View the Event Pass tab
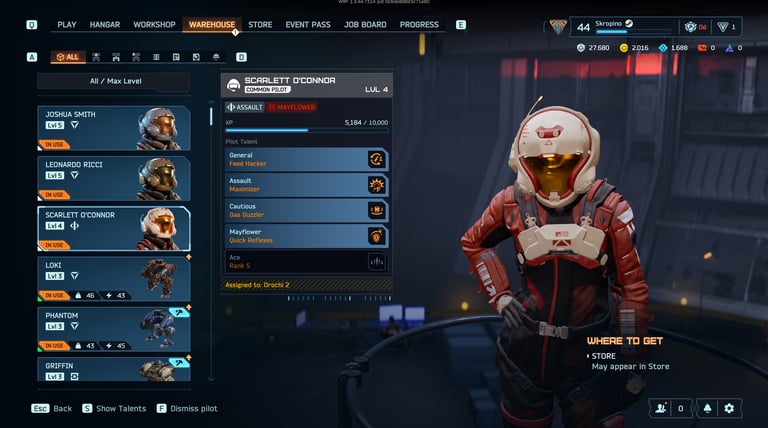The height and width of the screenshot is (428, 768). point(308,24)
